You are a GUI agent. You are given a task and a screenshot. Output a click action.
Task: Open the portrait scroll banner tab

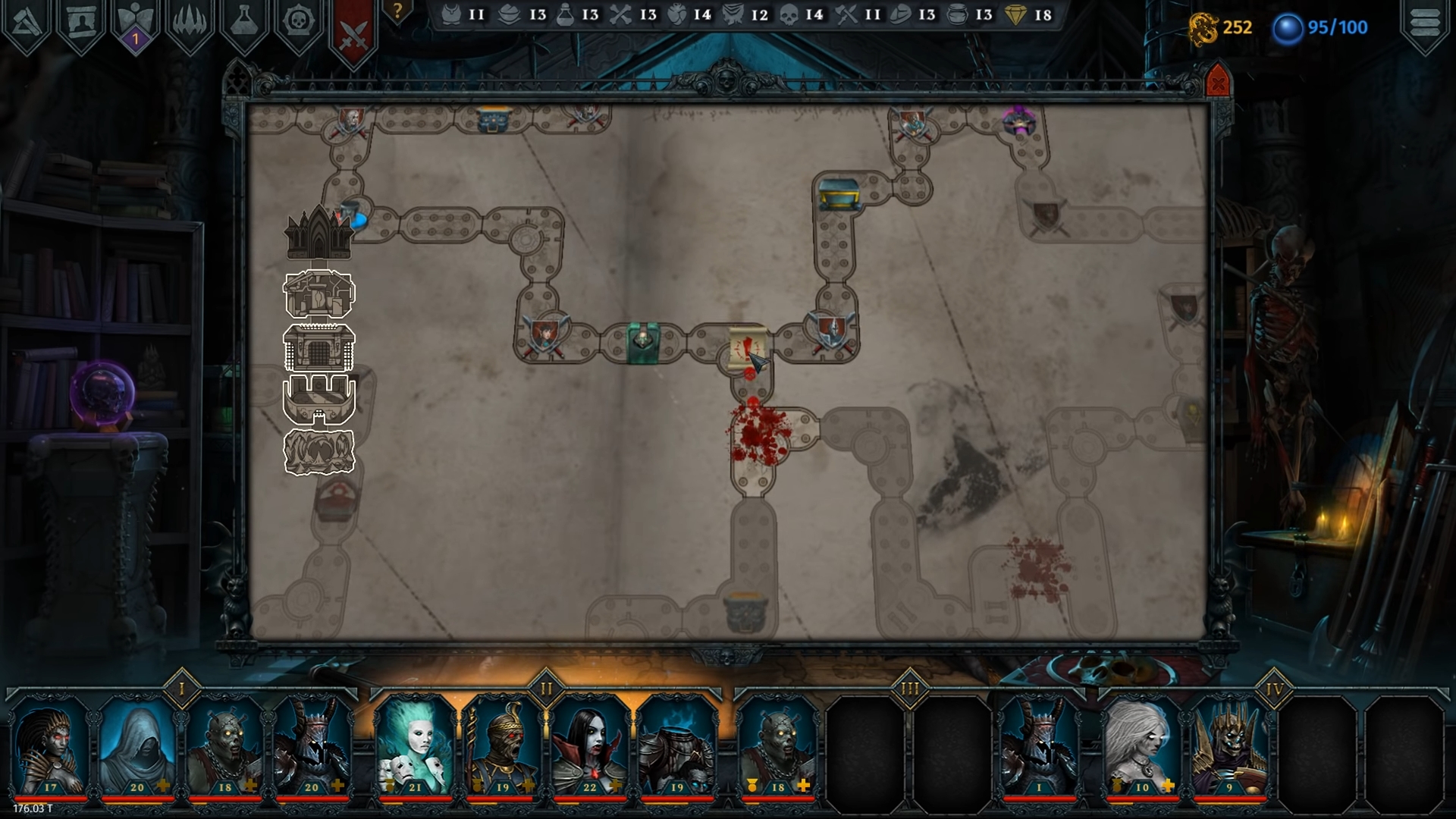(81, 24)
